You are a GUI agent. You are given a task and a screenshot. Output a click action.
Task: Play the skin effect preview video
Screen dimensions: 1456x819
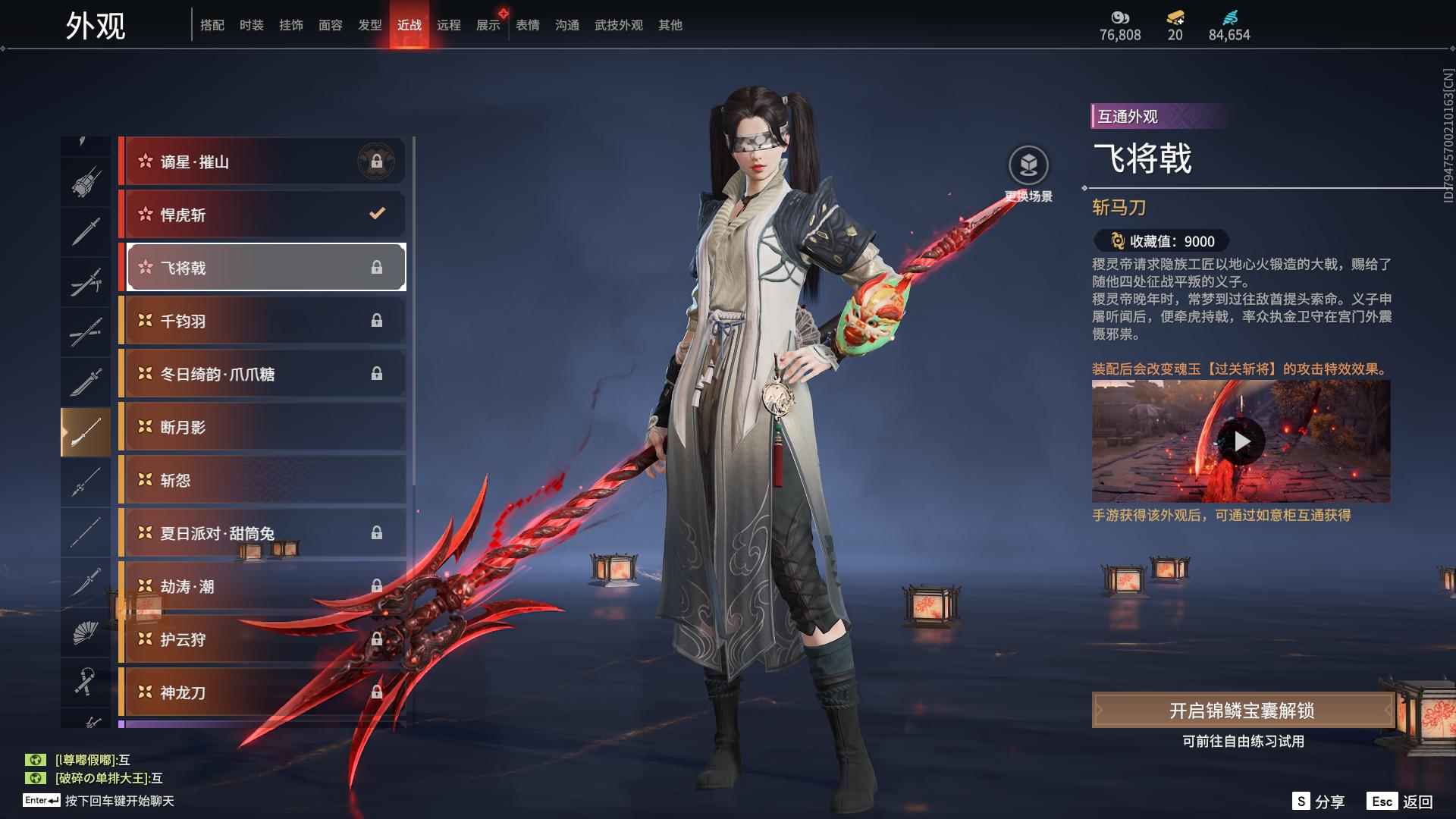[x=1241, y=441]
